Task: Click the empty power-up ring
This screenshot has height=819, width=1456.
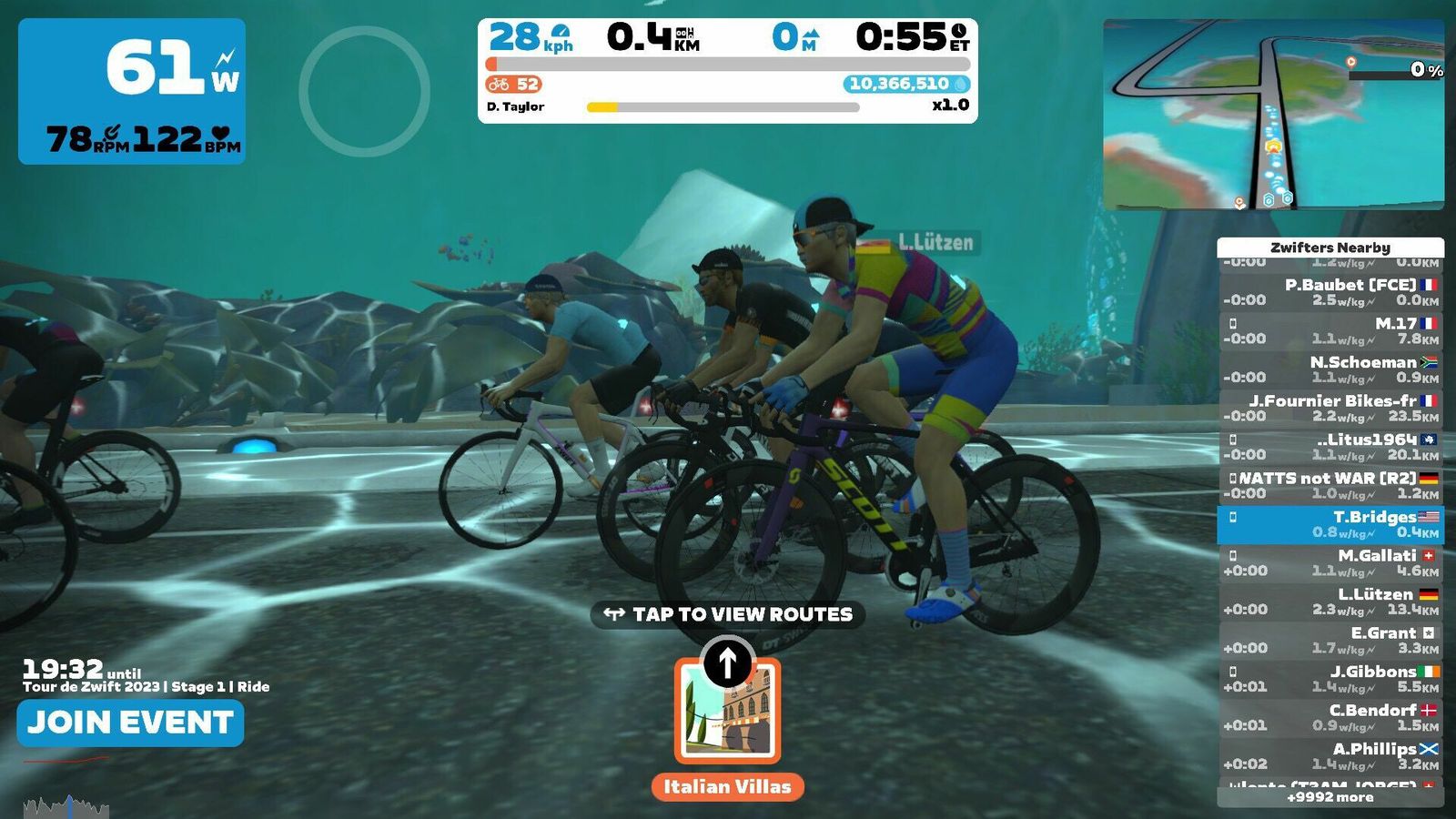Action: click(x=364, y=91)
